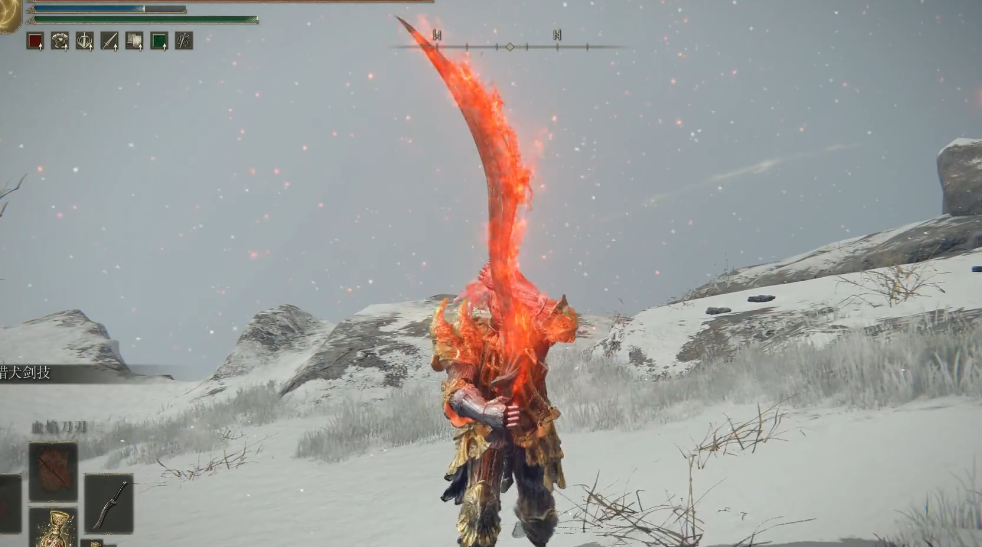Click the anchor-shaped buff icon

point(85,41)
